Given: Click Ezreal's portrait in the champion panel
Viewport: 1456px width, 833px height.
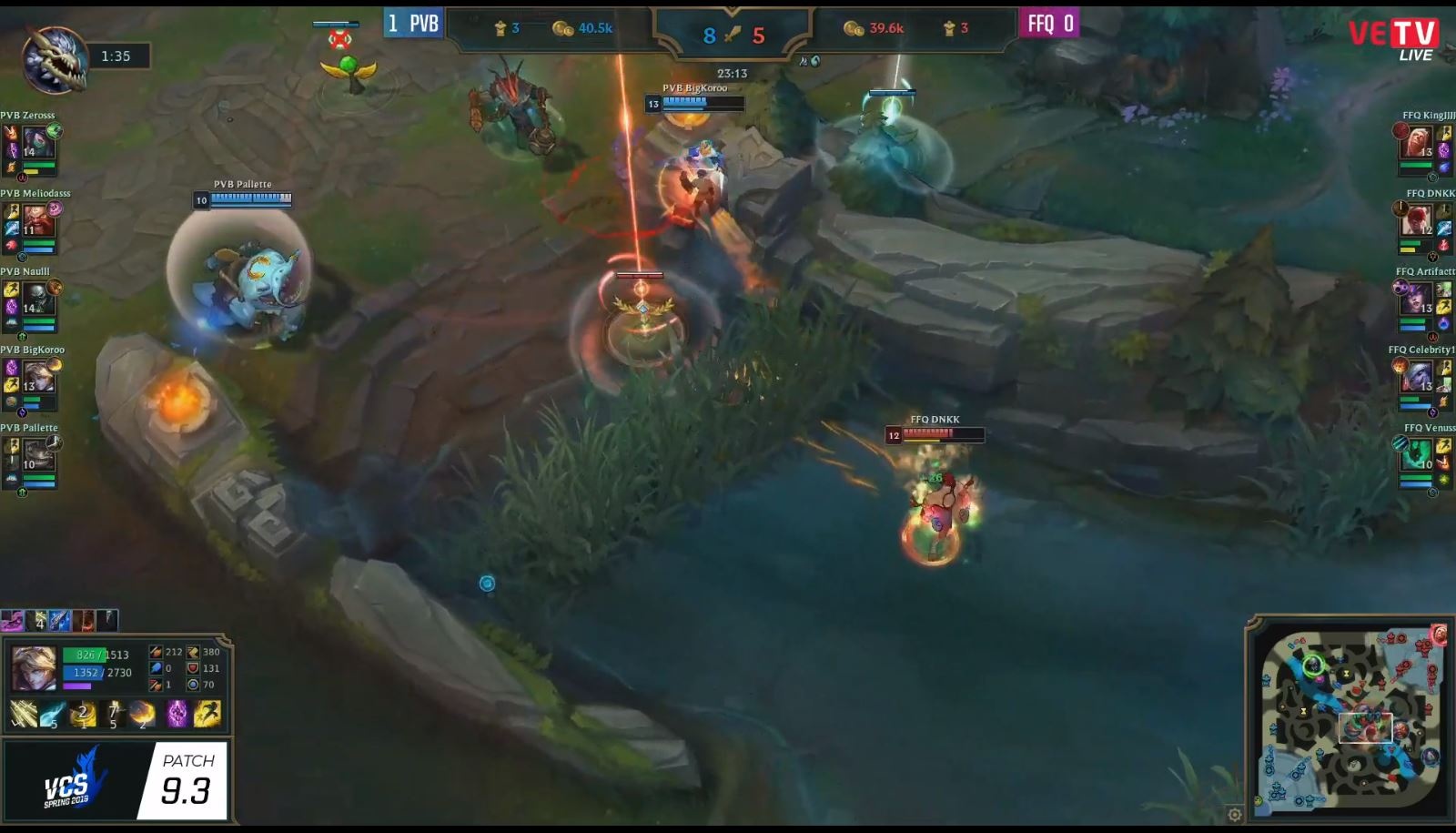Looking at the screenshot, I should pos(33,669).
